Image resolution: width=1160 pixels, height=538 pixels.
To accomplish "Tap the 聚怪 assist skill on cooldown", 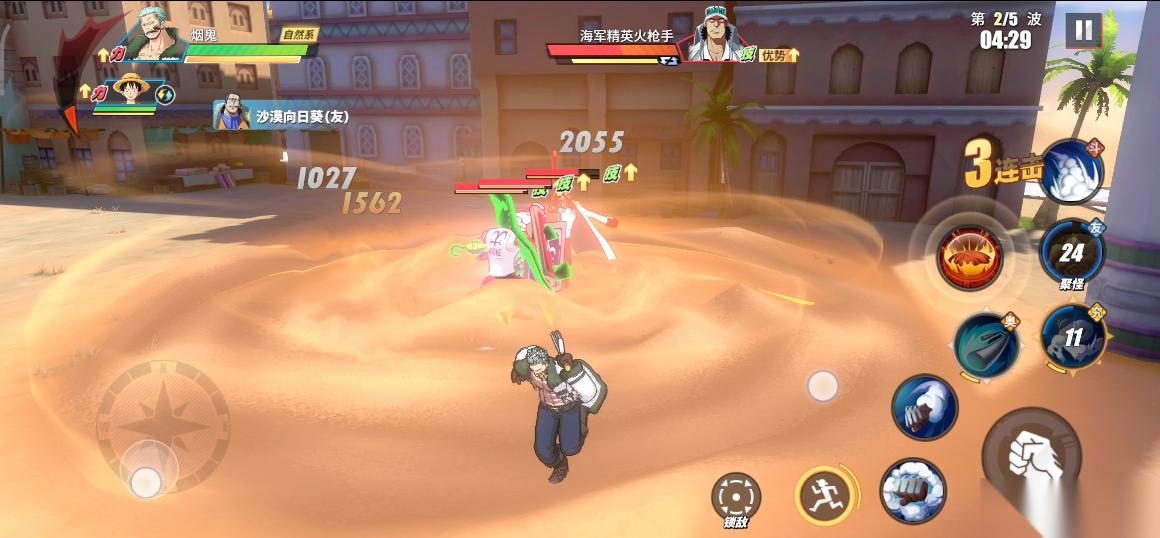I will (x=1072, y=254).
